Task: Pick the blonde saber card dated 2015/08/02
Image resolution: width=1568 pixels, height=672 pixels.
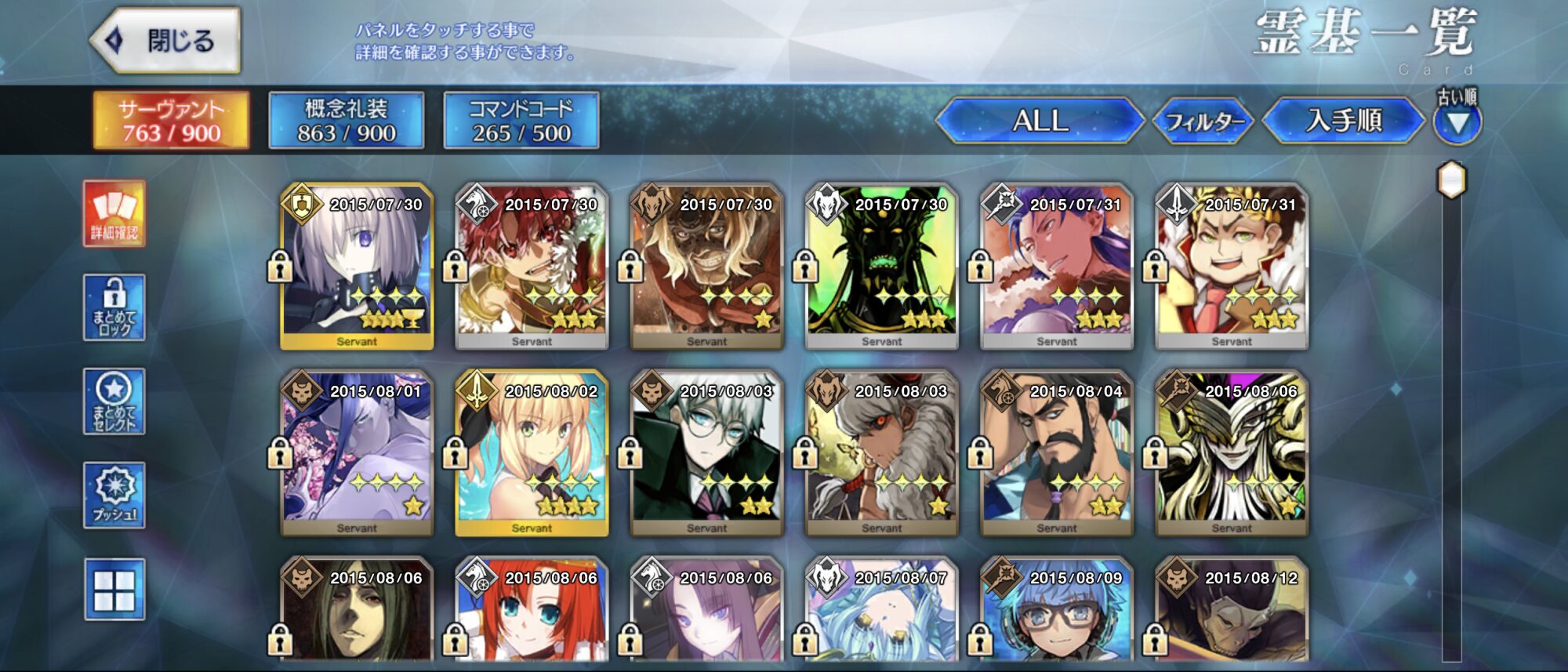Action: 532,453
